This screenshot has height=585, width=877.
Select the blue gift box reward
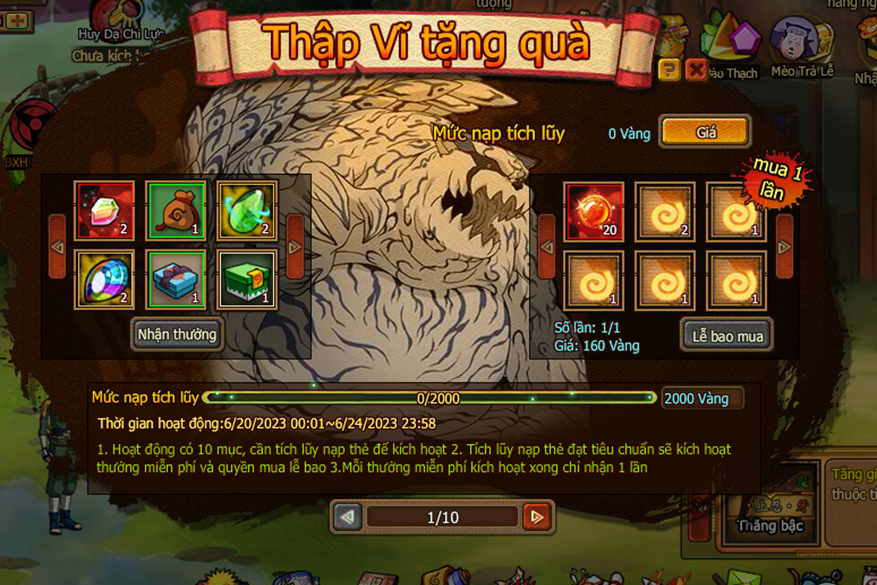click(176, 280)
